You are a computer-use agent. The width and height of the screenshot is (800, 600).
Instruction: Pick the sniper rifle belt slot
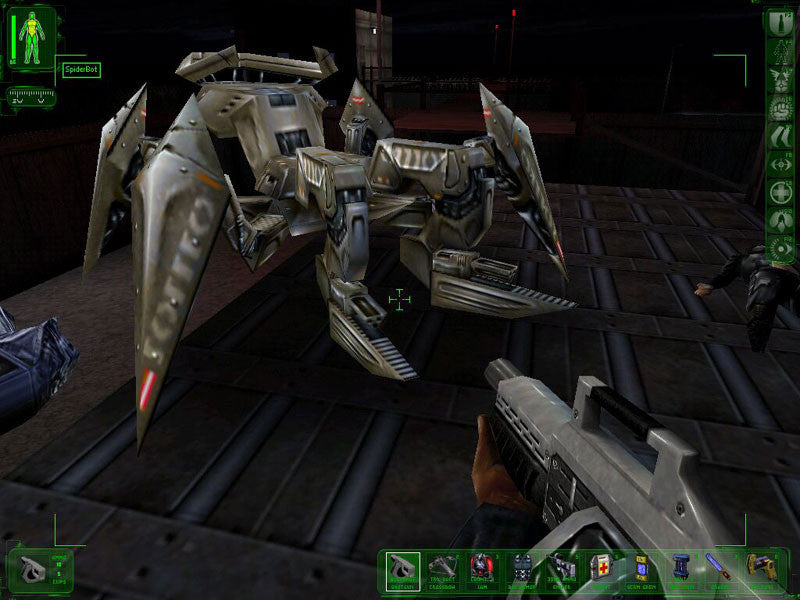tap(561, 570)
